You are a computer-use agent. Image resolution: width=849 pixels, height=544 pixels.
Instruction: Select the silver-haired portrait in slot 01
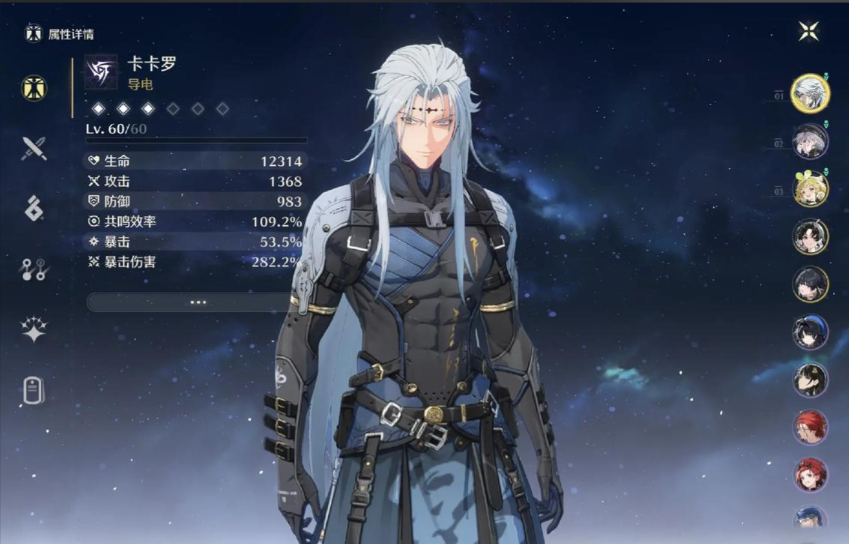[x=810, y=94]
